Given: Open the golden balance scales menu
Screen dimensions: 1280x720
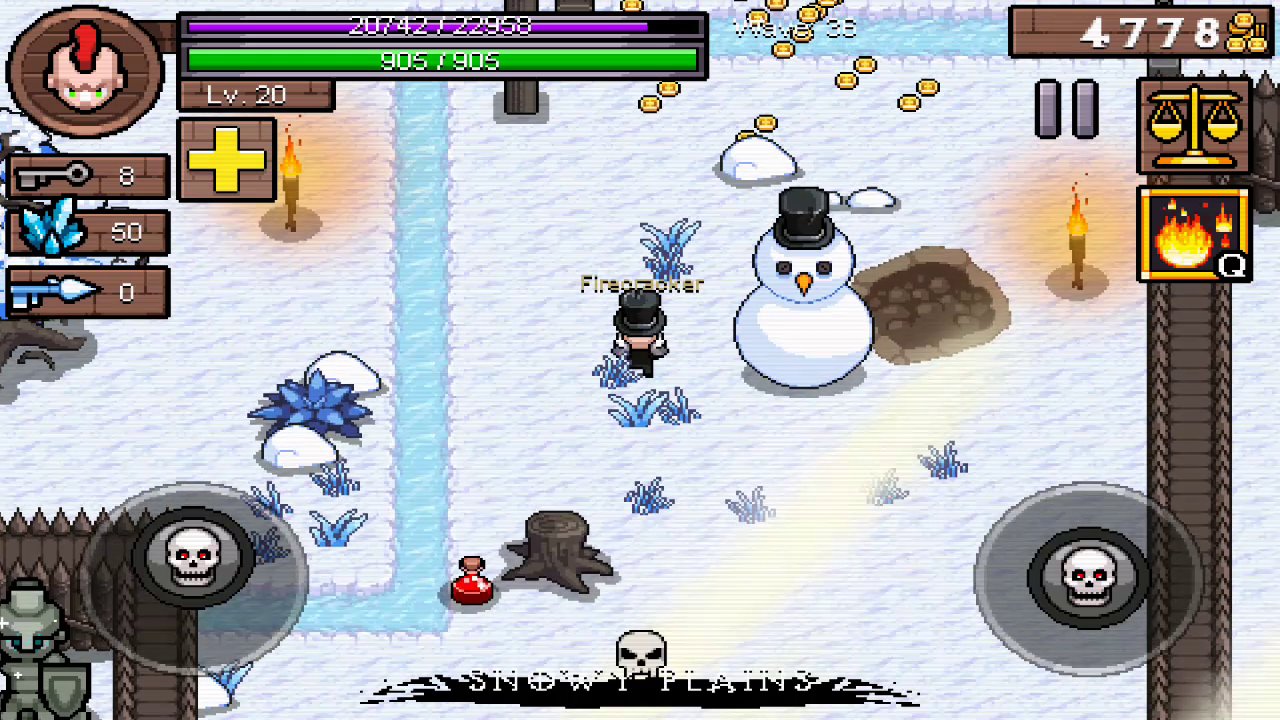Looking at the screenshot, I should [1194, 126].
